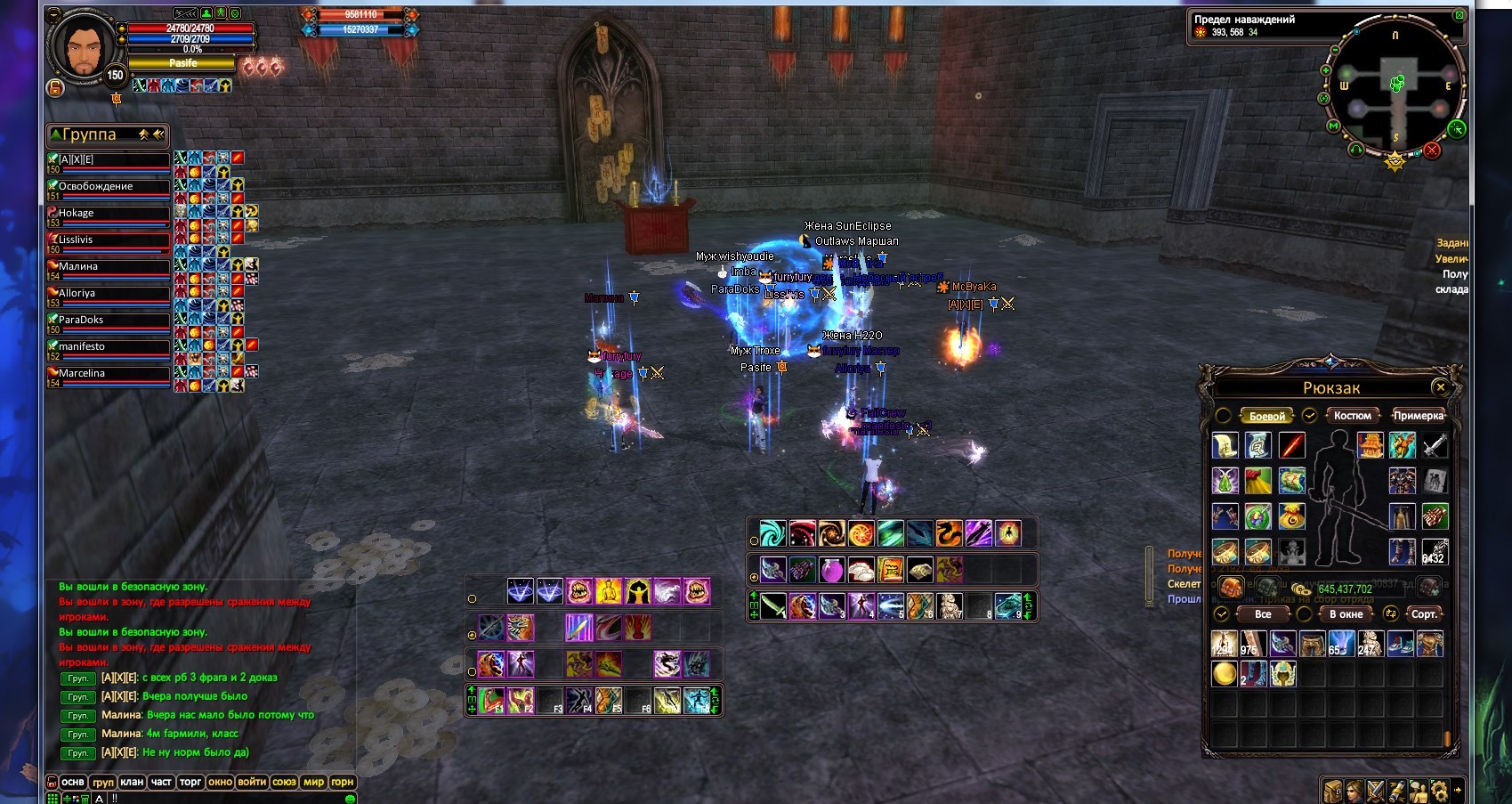Toggle the checkmark beside the Боевой tab
1512x804 pixels.
(x=1308, y=416)
